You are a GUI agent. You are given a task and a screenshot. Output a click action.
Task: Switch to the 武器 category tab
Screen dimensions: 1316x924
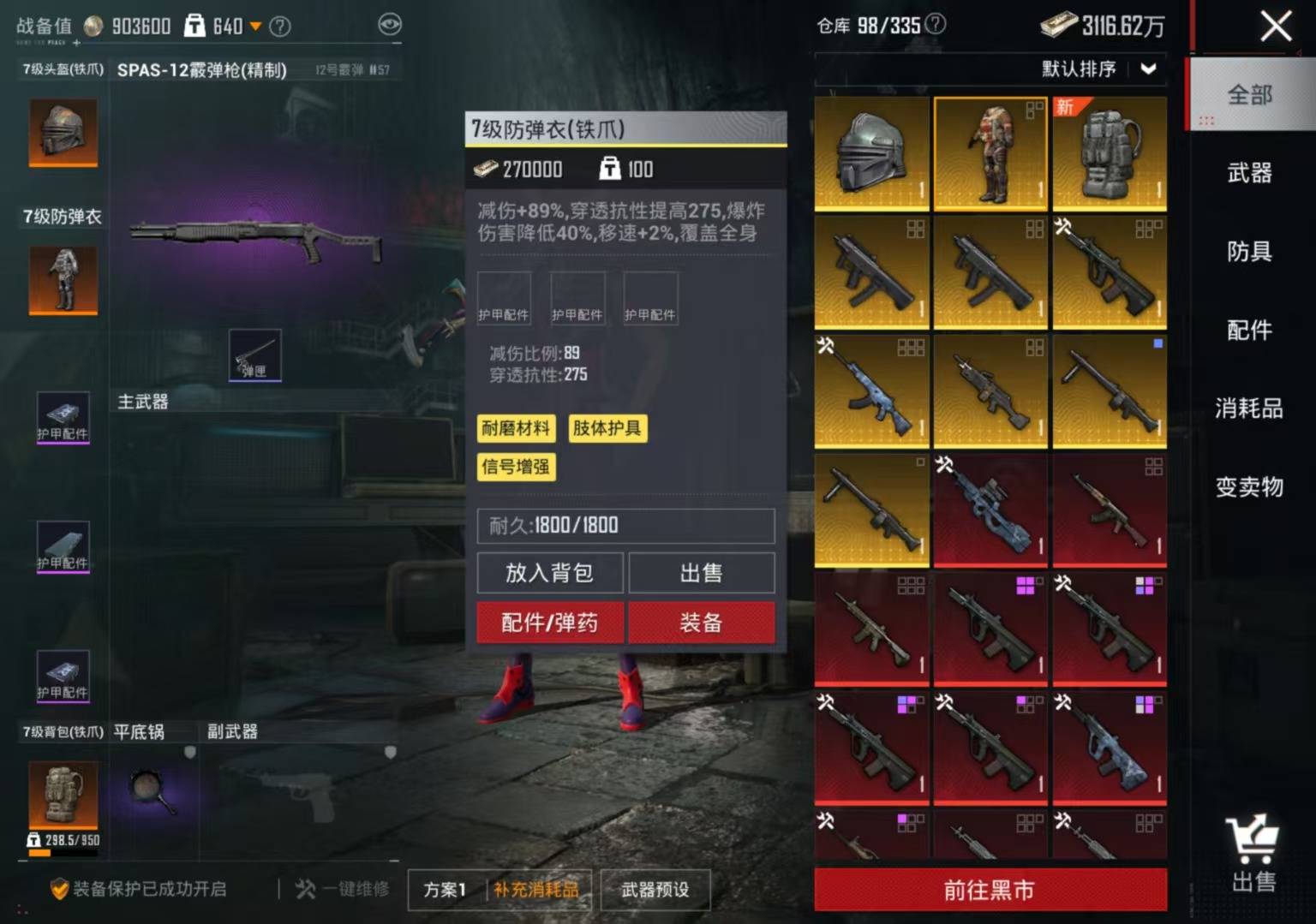tap(1249, 173)
